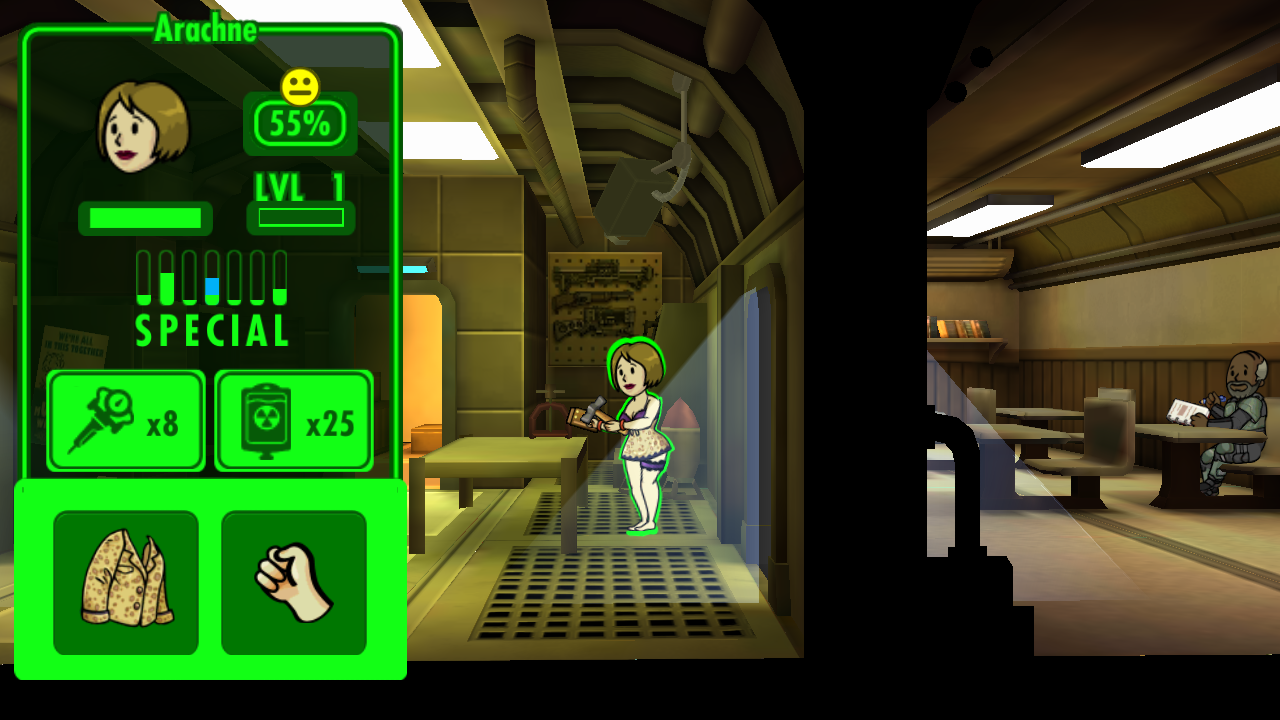Use a RadAway on Arachne
This screenshot has width=1280, height=720.
tap(294, 421)
